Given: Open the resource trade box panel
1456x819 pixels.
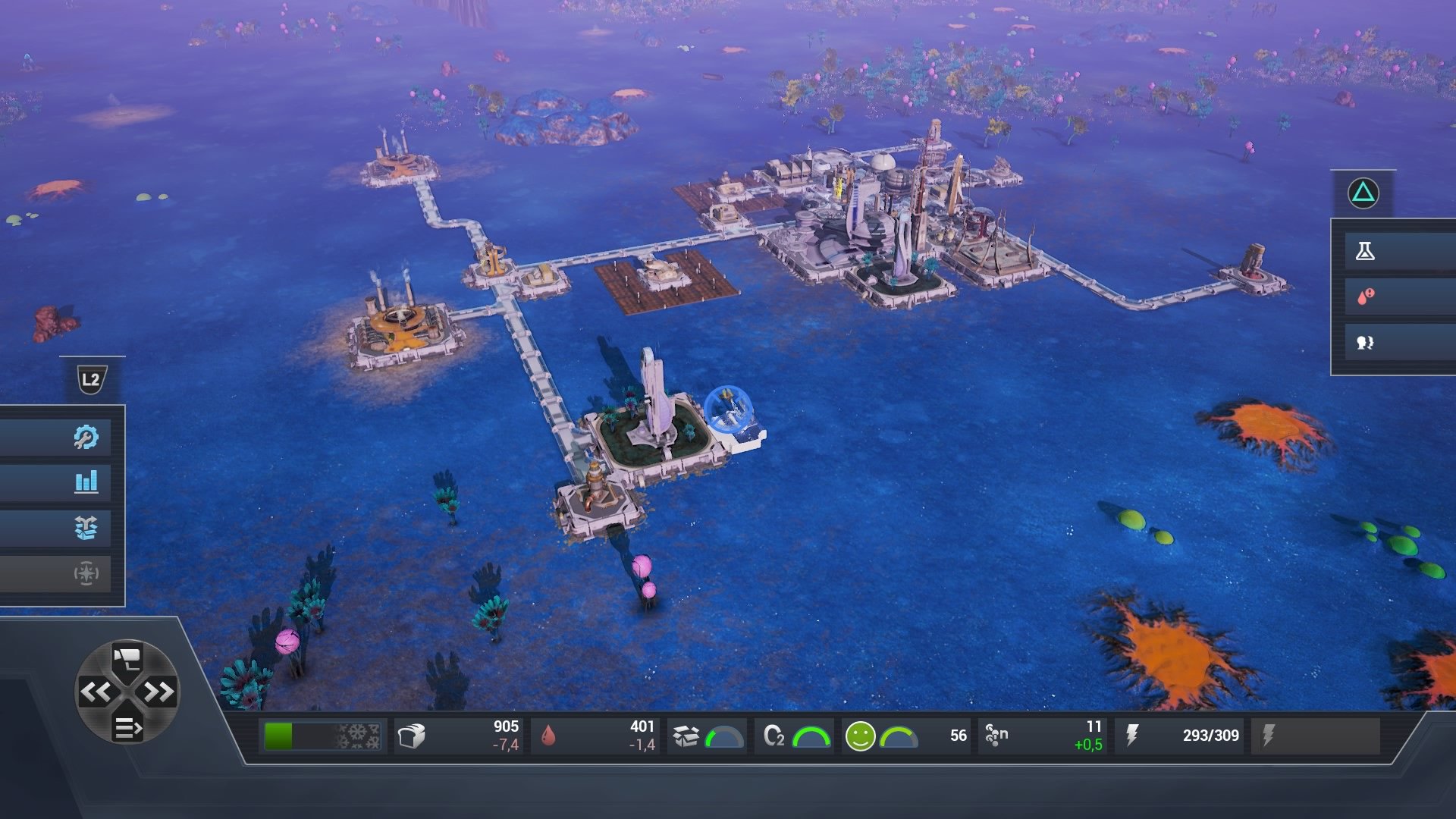Looking at the screenshot, I should pyautogui.click(x=86, y=528).
